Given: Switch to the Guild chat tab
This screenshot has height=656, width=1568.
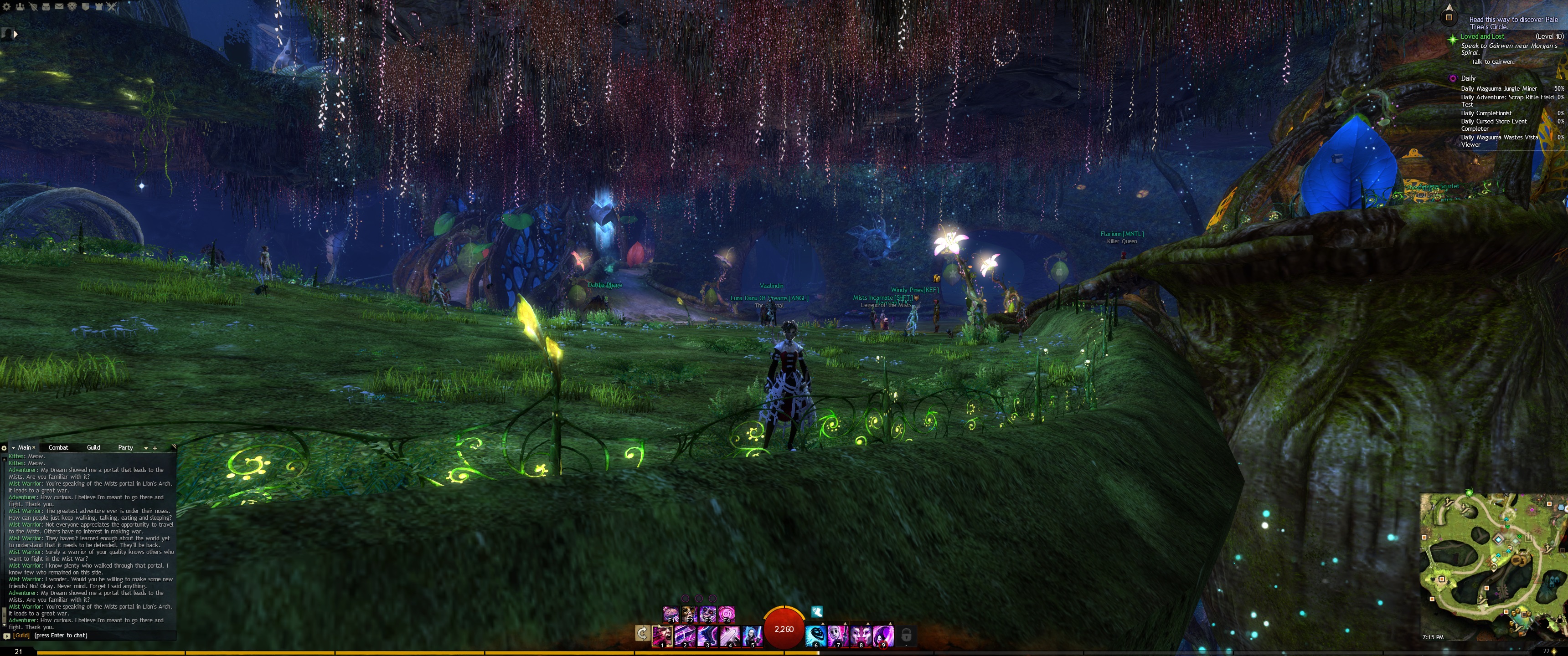Looking at the screenshot, I should point(93,447).
